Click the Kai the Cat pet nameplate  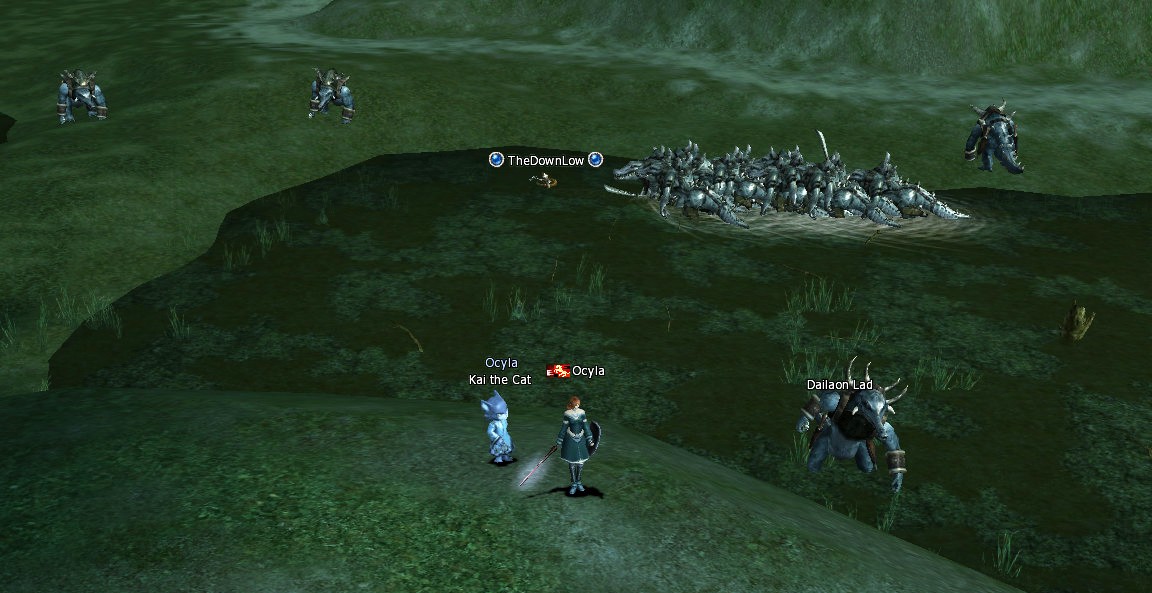coord(501,380)
